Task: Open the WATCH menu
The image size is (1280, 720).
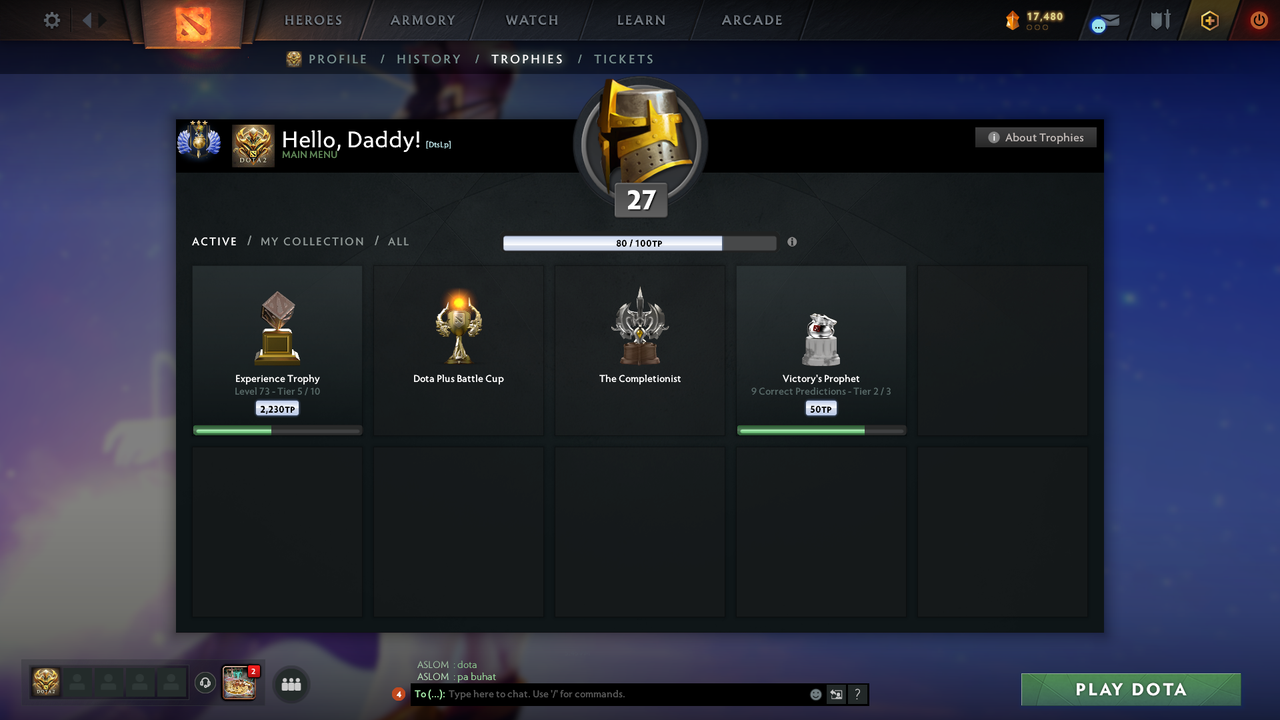Action: click(x=531, y=20)
